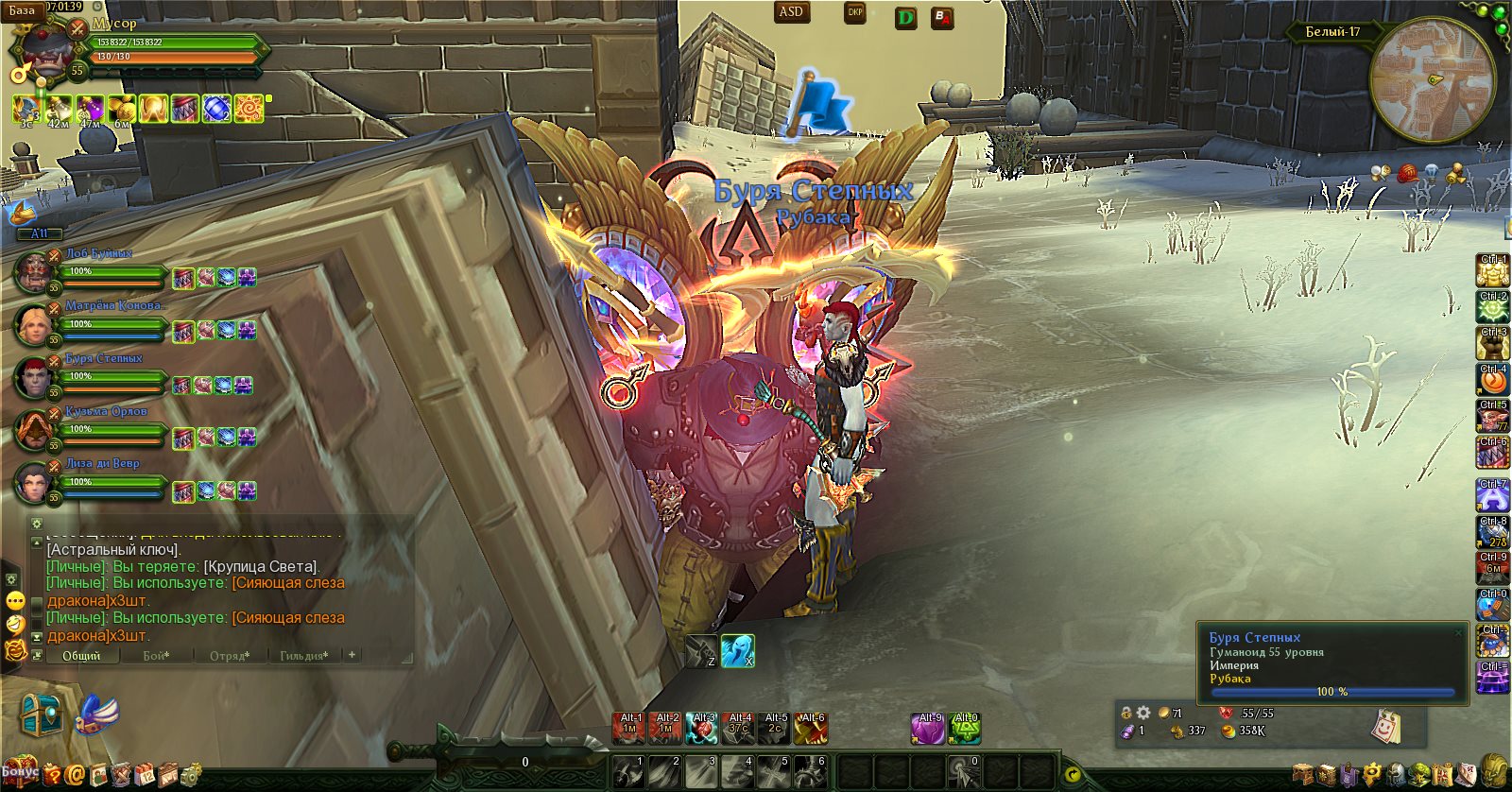Switch to the Бой chat tab
Screen dimensions: 1512x792
tap(156, 655)
